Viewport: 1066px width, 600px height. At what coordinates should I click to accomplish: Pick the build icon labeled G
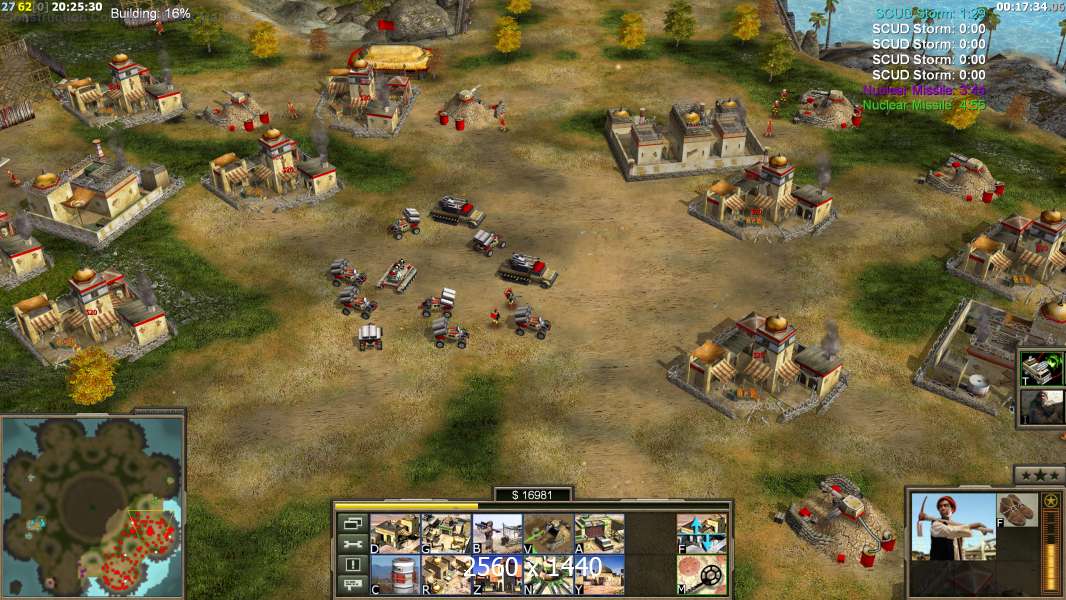tap(445, 533)
